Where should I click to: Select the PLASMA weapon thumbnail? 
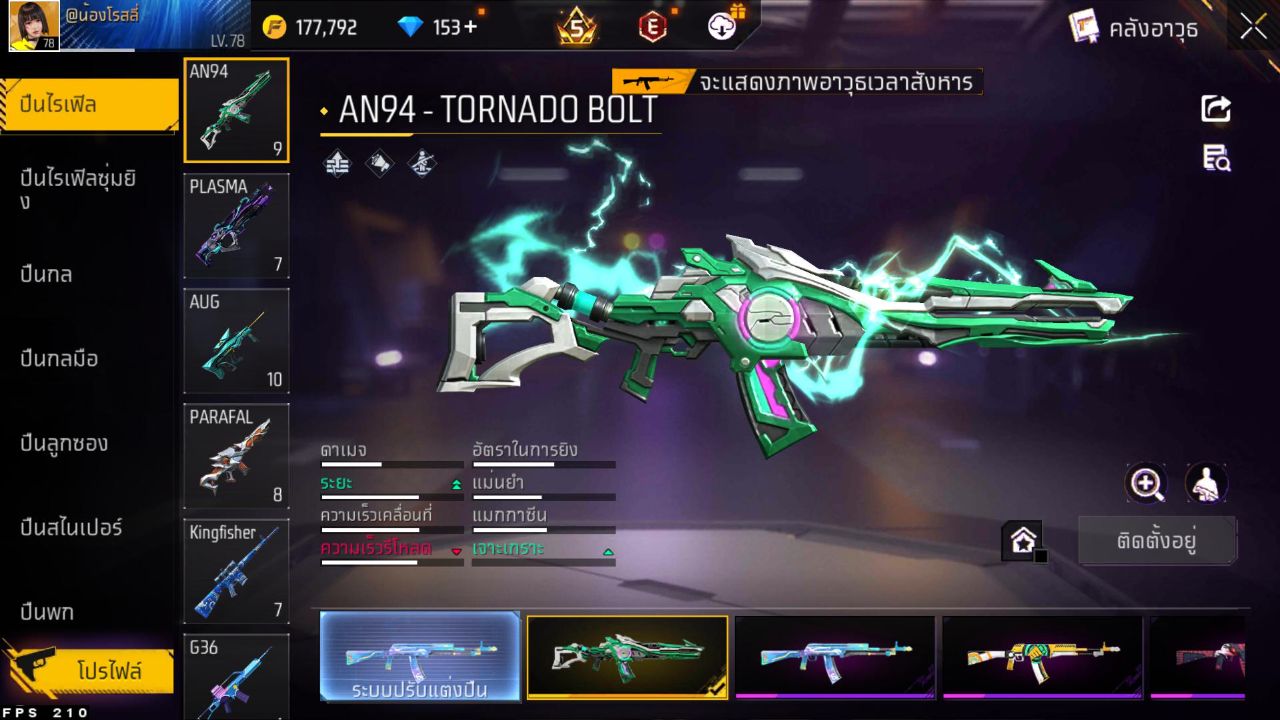click(236, 225)
